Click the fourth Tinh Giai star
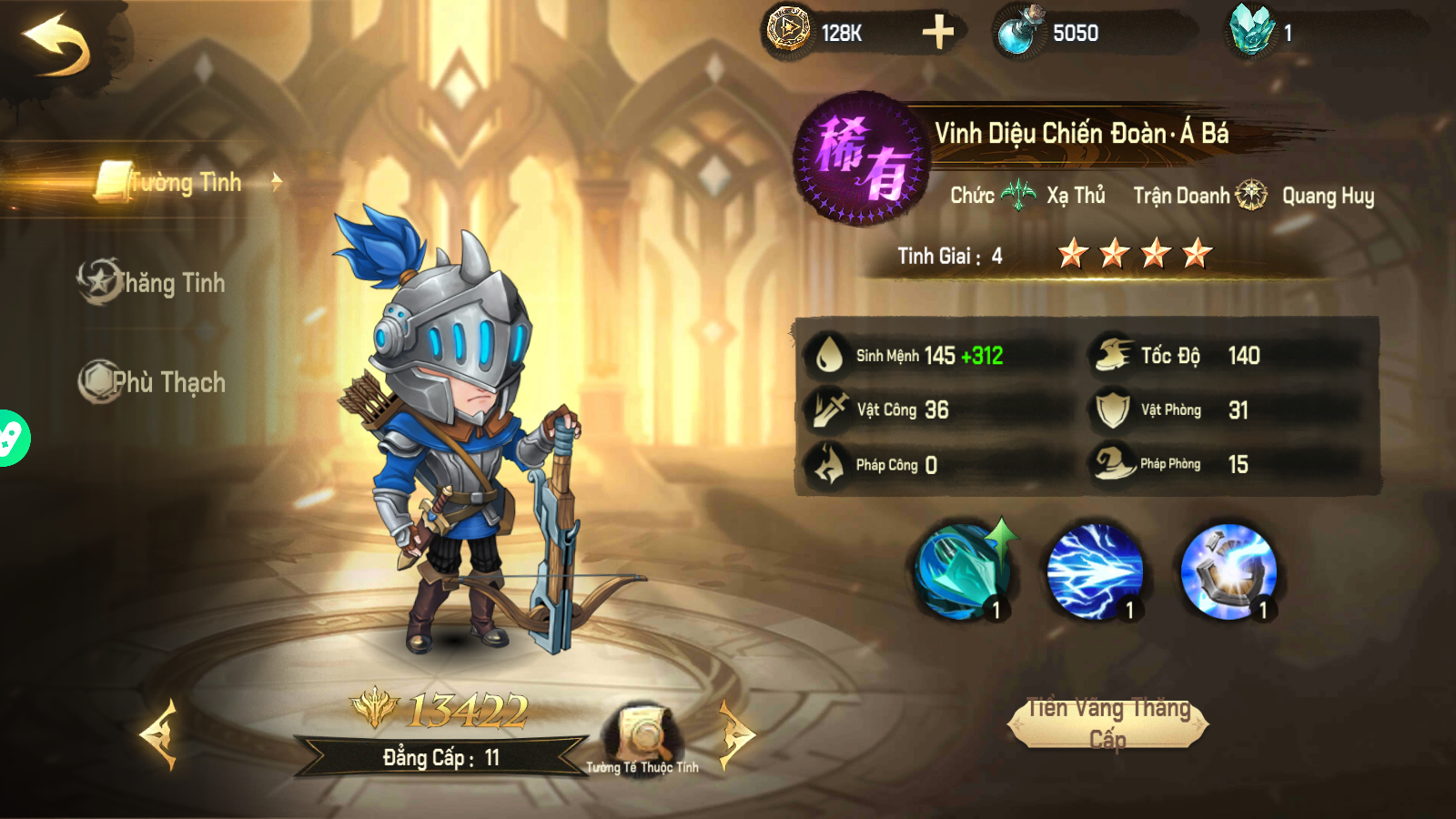1456x819 pixels. pos(1195,255)
